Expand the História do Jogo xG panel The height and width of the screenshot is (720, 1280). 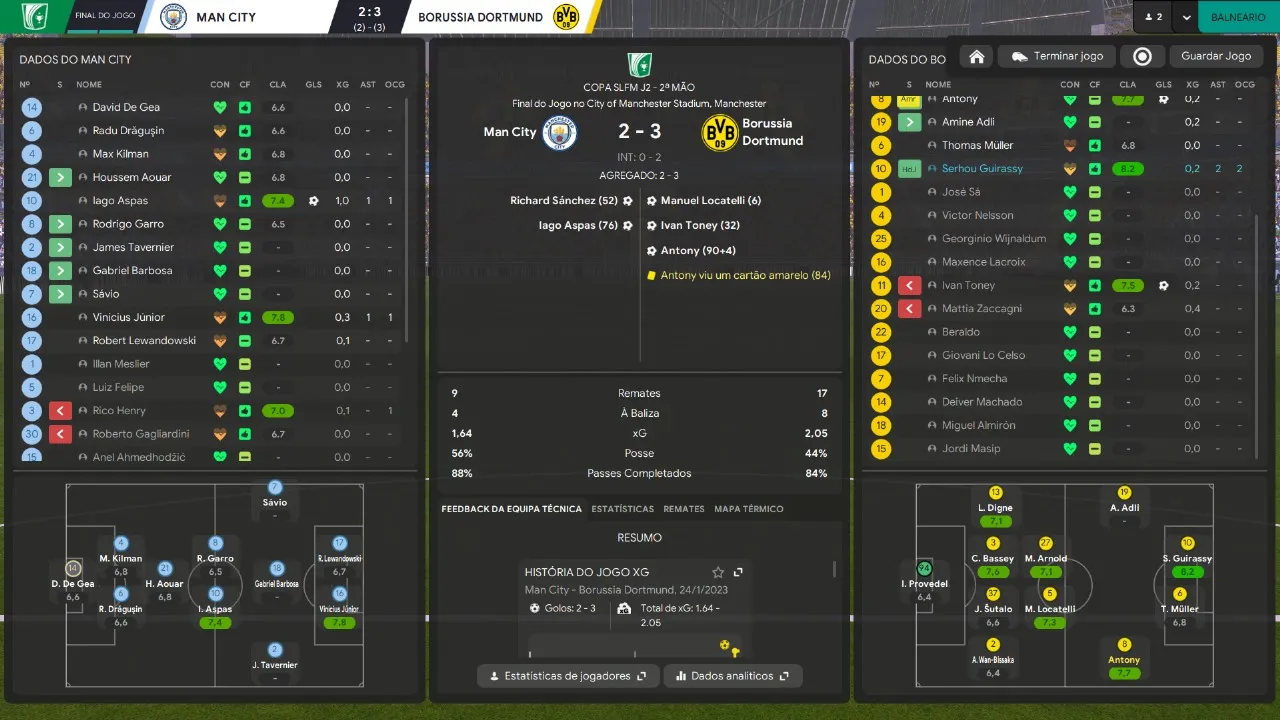(x=738, y=572)
